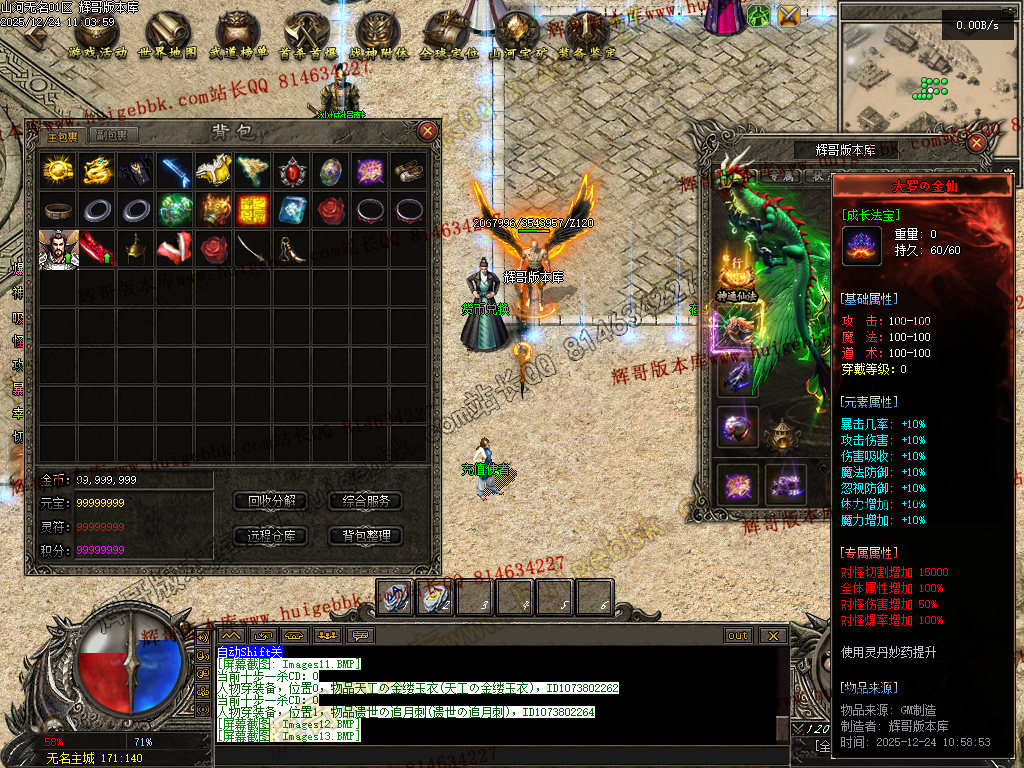Open the 远程仓库 remote warehouse
The image size is (1024, 768).
point(270,536)
